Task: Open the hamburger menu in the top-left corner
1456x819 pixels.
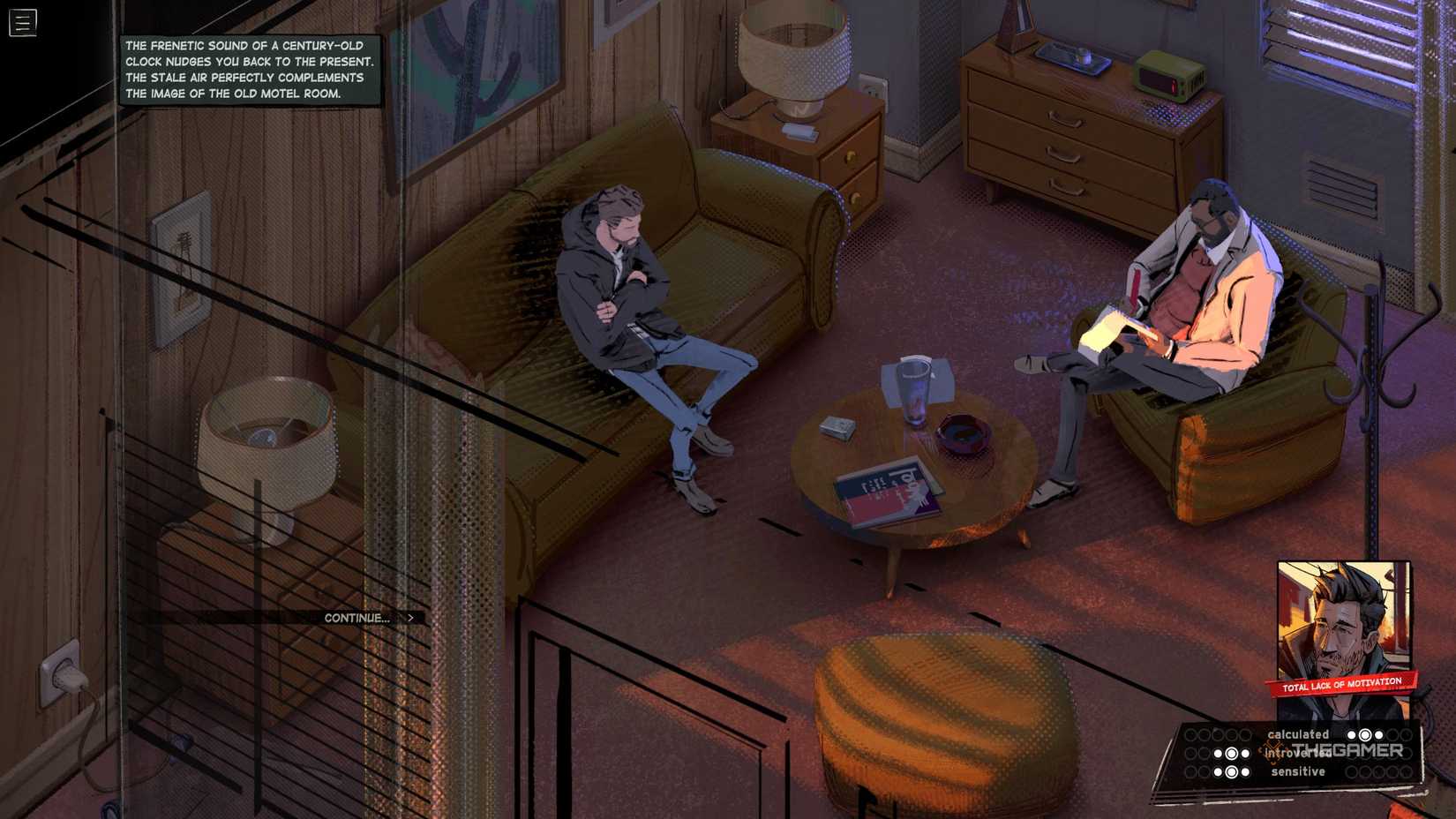Action: [22, 22]
